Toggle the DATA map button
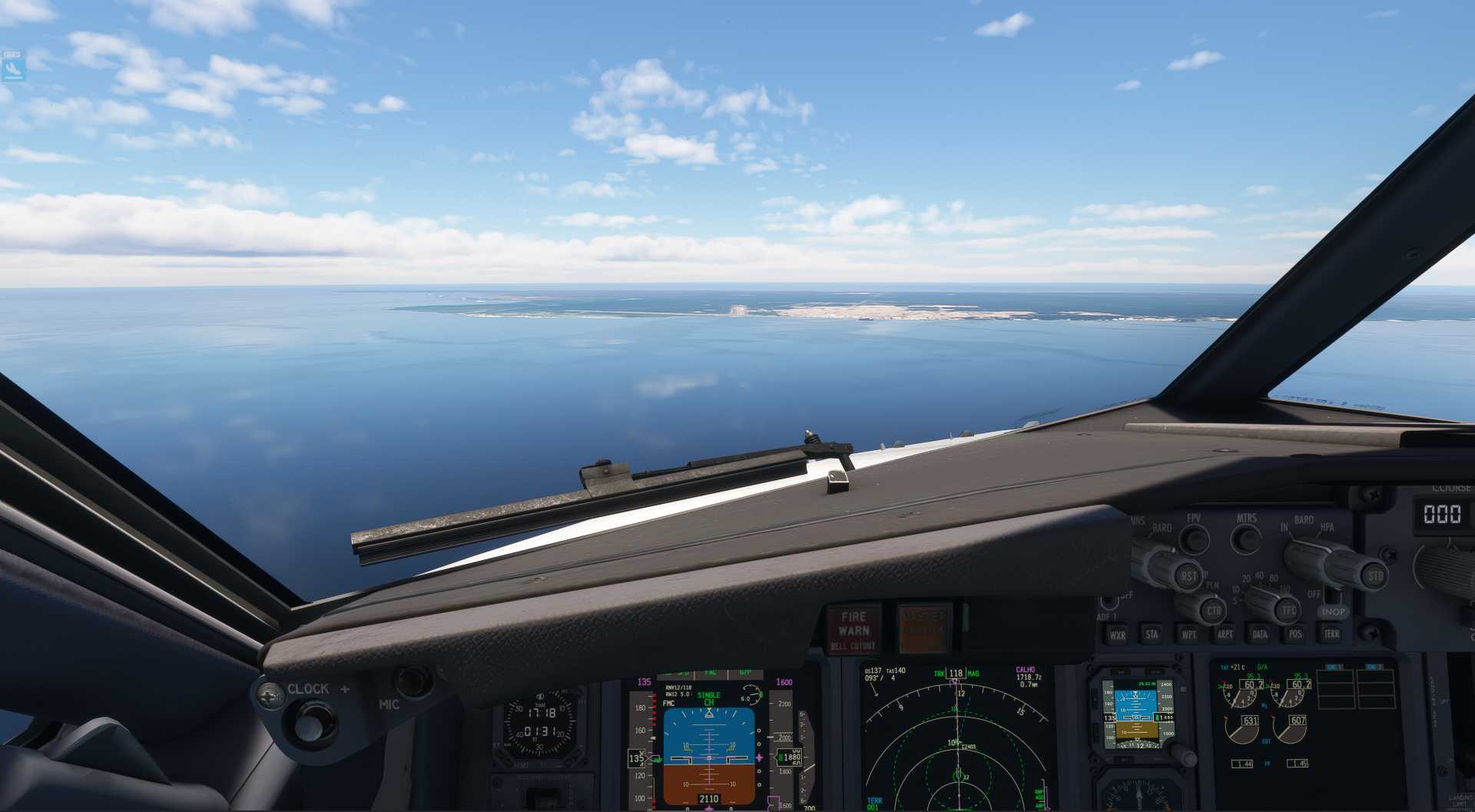 [1260, 634]
